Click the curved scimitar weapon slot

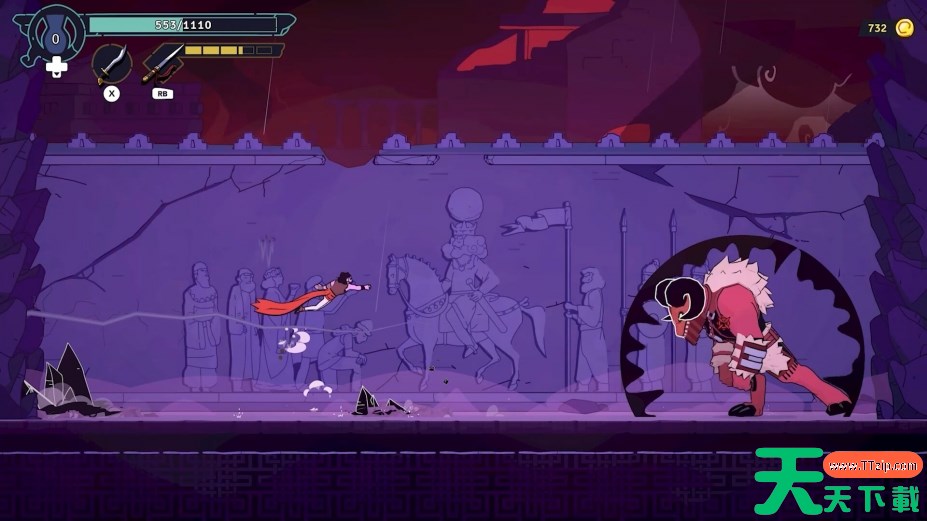coord(112,64)
